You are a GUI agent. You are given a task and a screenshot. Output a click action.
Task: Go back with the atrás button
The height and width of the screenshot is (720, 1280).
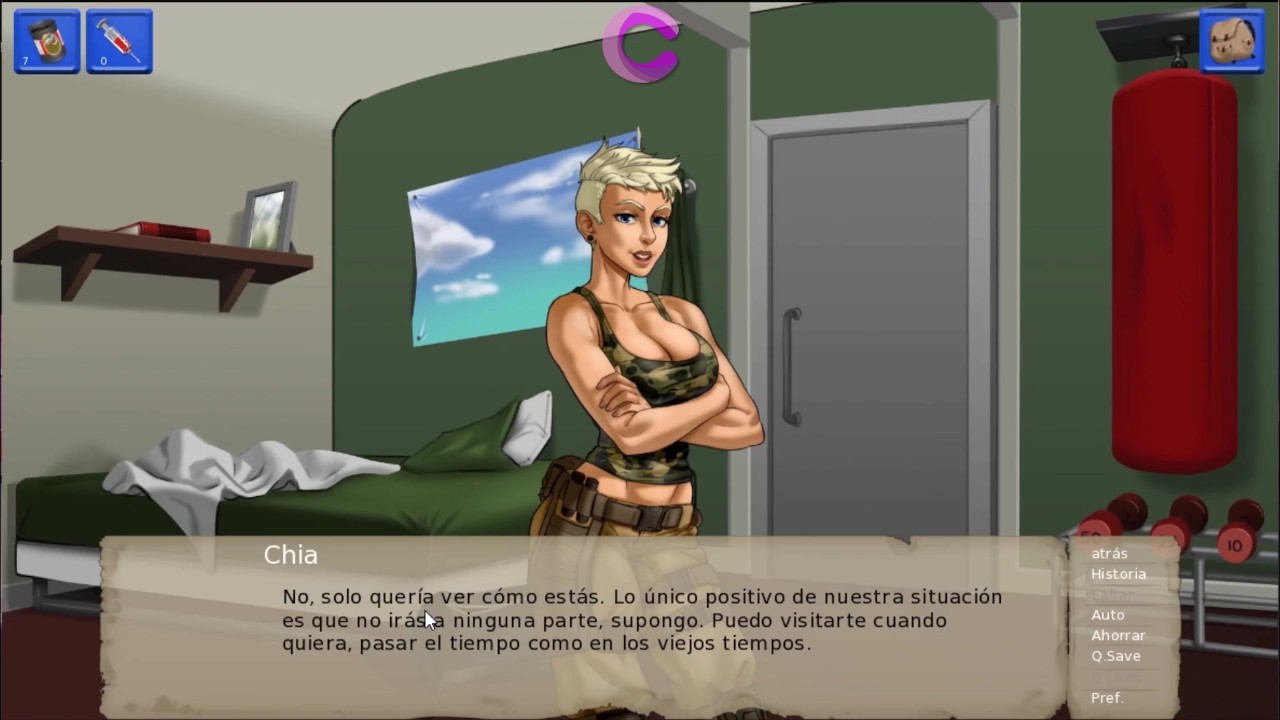click(x=1109, y=553)
